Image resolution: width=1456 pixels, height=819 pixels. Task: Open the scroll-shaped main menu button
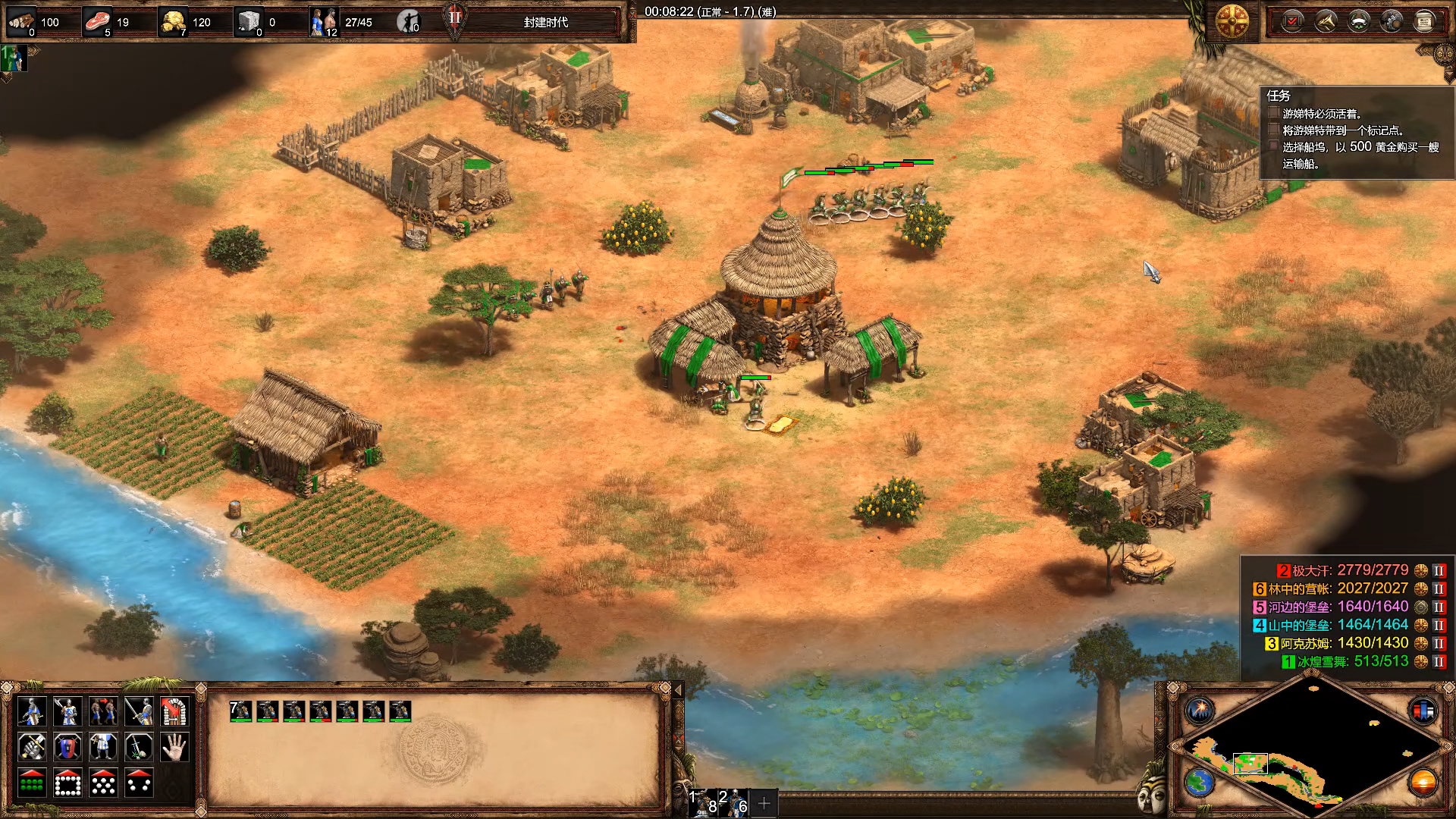[1424, 21]
